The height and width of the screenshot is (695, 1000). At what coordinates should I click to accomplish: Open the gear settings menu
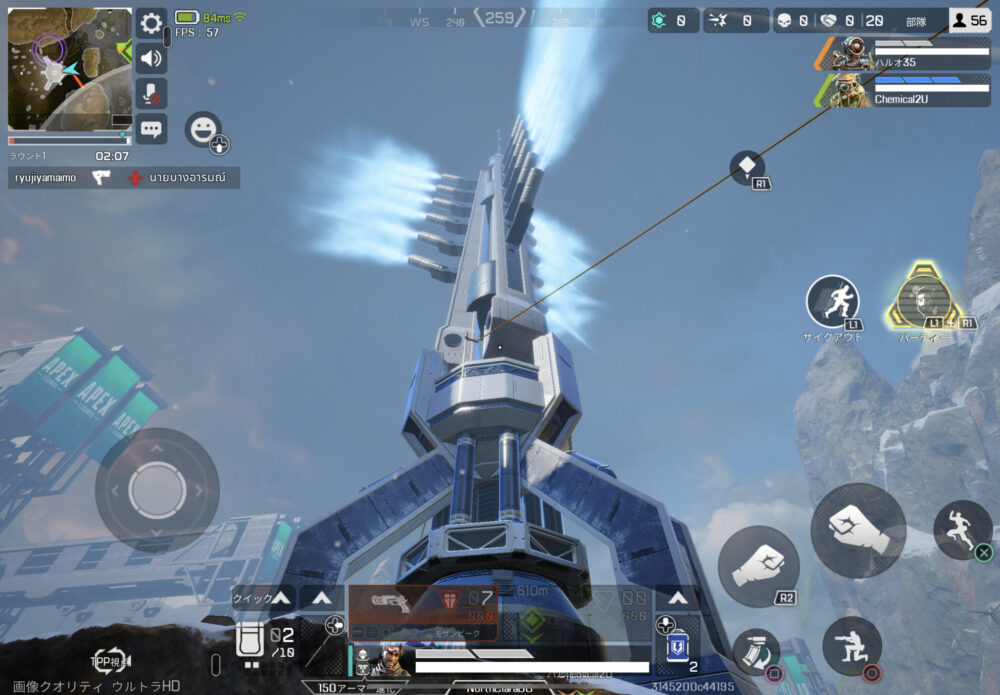151,24
